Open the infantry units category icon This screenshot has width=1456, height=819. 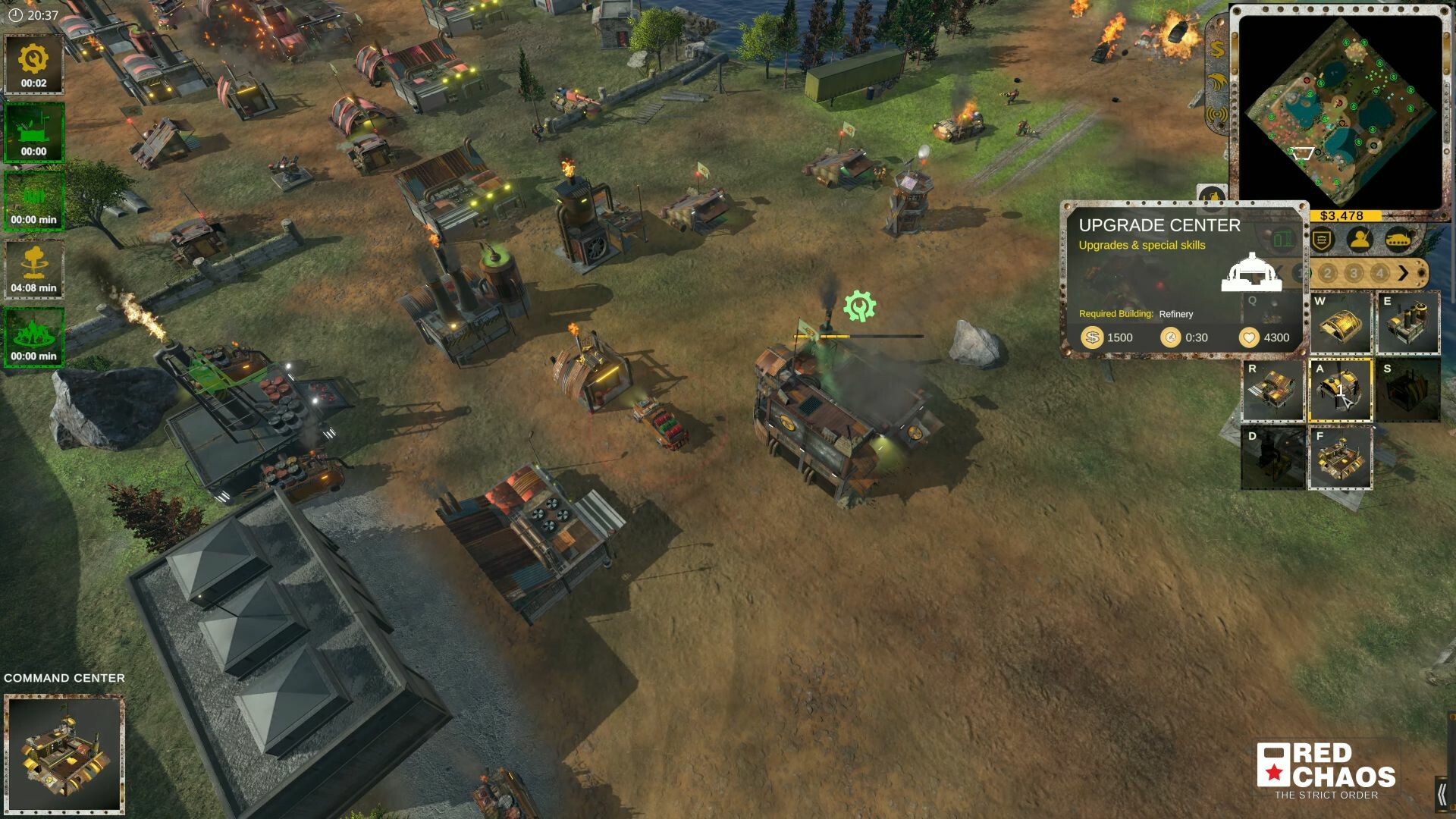[x=1358, y=240]
